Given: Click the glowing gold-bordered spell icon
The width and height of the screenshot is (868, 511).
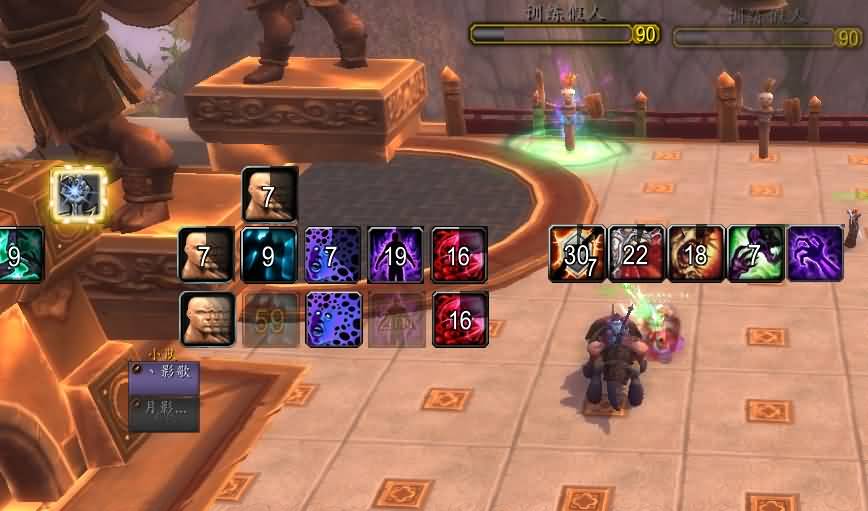Looking at the screenshot, I should (x=79, y=195).
